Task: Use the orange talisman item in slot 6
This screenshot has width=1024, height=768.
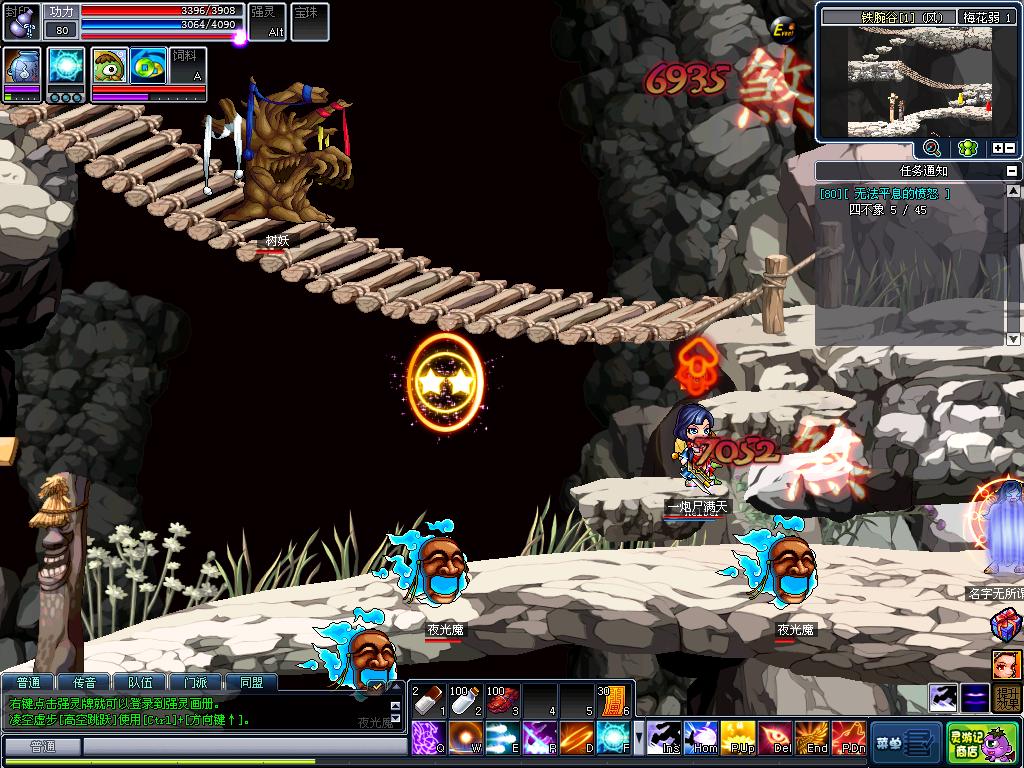Action: [612, 701]
